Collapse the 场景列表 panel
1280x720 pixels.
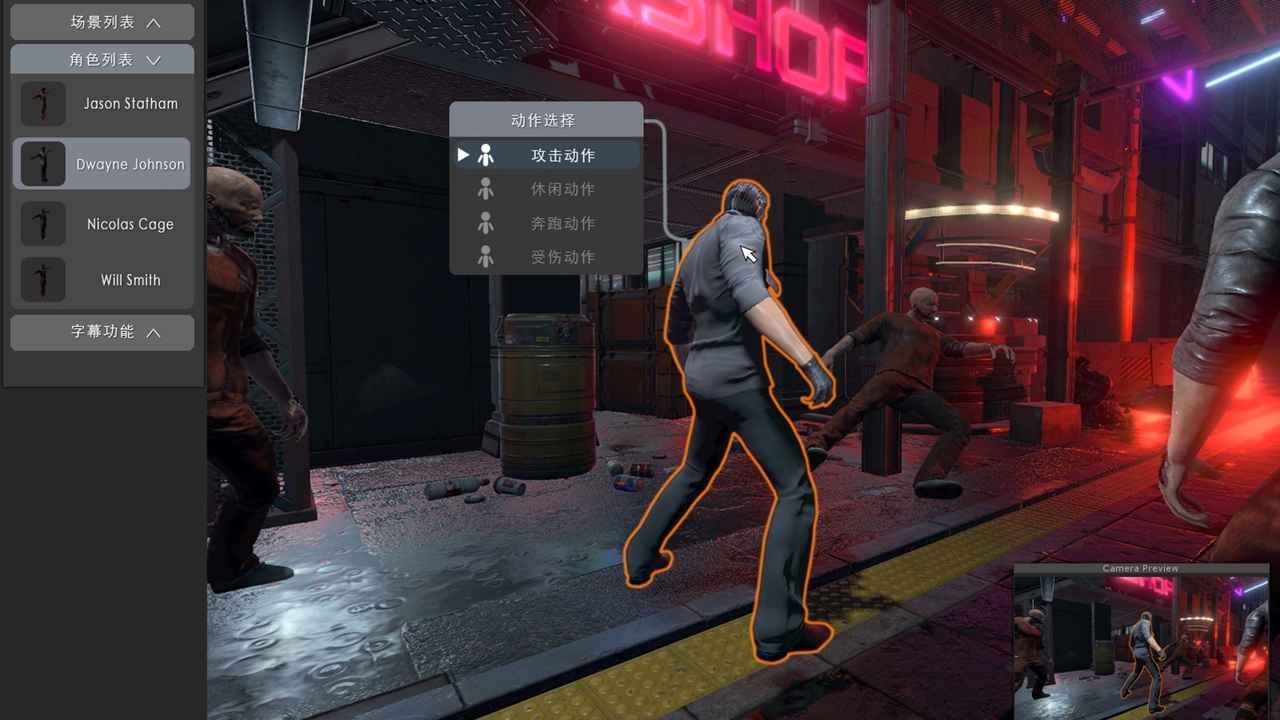pos(102,21)
